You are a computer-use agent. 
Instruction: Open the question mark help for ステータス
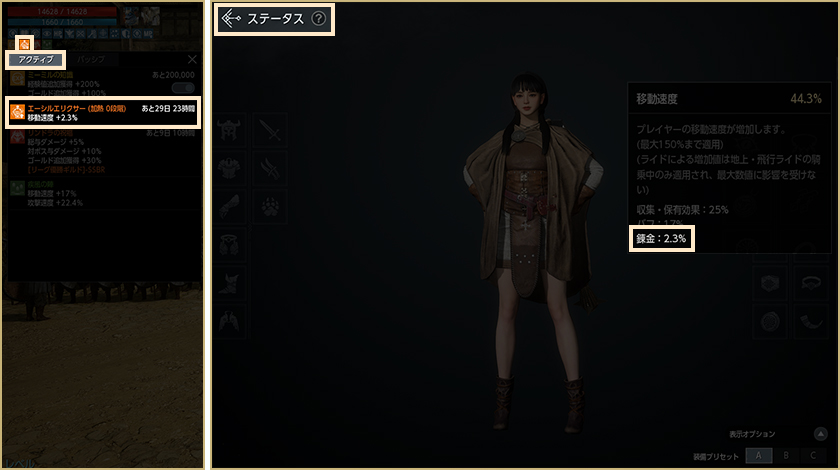(x=319, y=18)
